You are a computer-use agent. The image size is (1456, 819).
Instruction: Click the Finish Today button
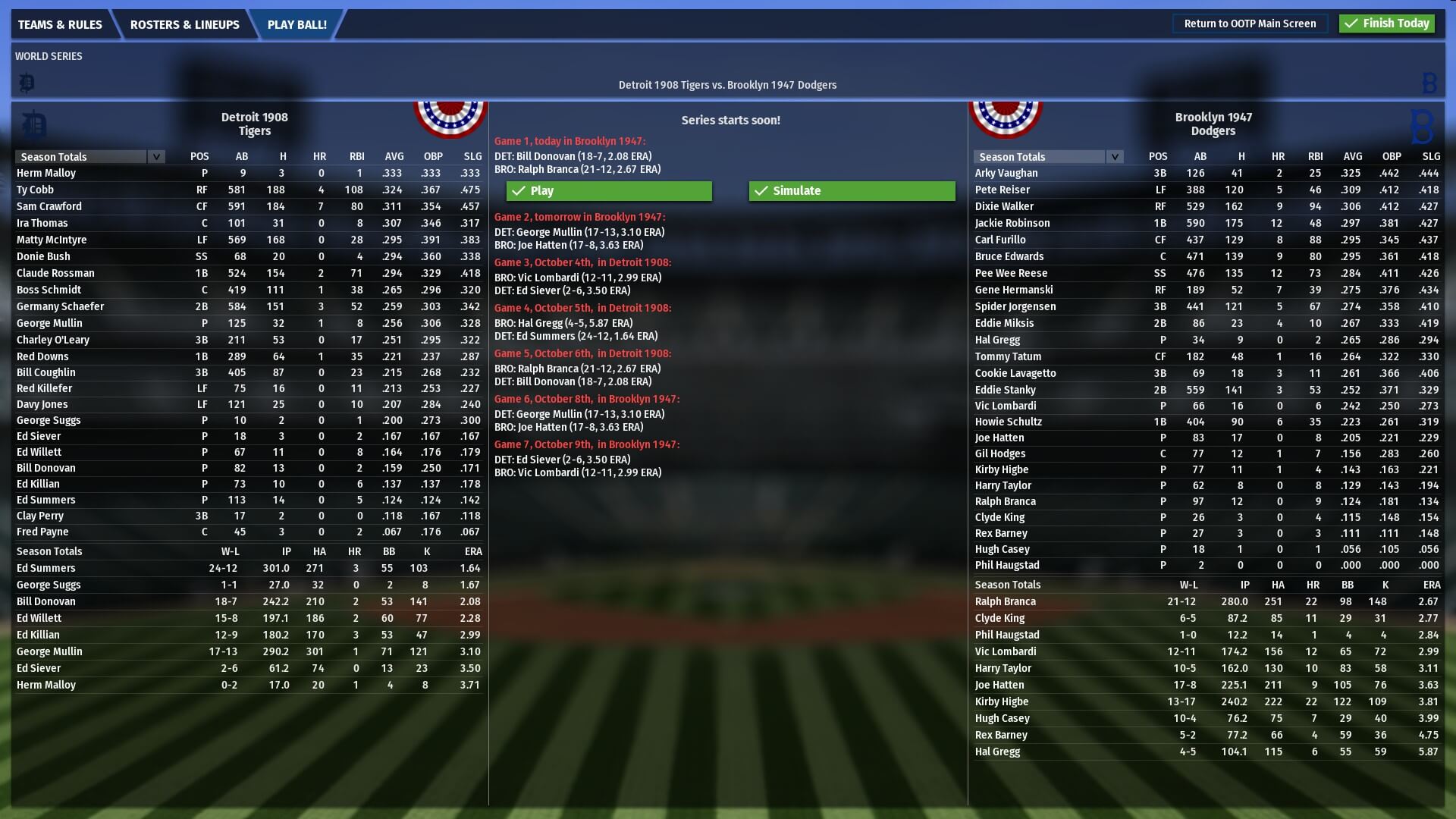click(1386, 24)
